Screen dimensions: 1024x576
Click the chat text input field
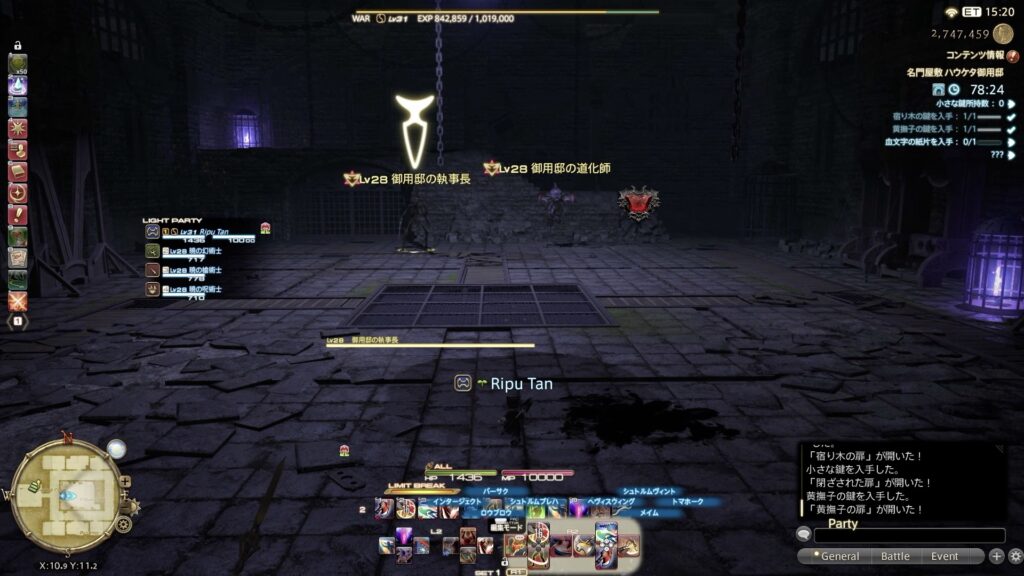click(910, 536)
